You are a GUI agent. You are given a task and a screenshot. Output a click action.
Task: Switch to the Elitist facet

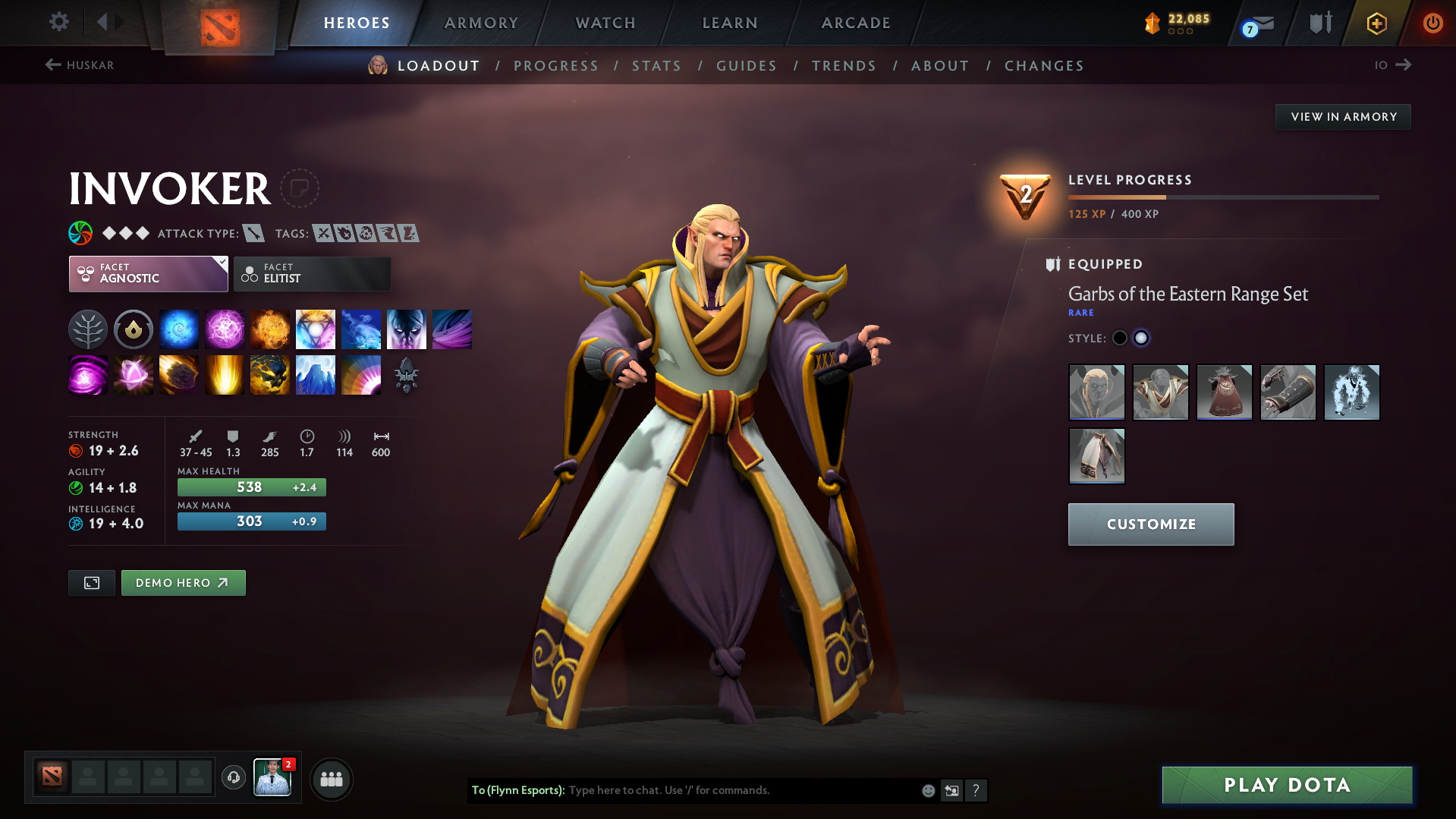click(312, 273)
